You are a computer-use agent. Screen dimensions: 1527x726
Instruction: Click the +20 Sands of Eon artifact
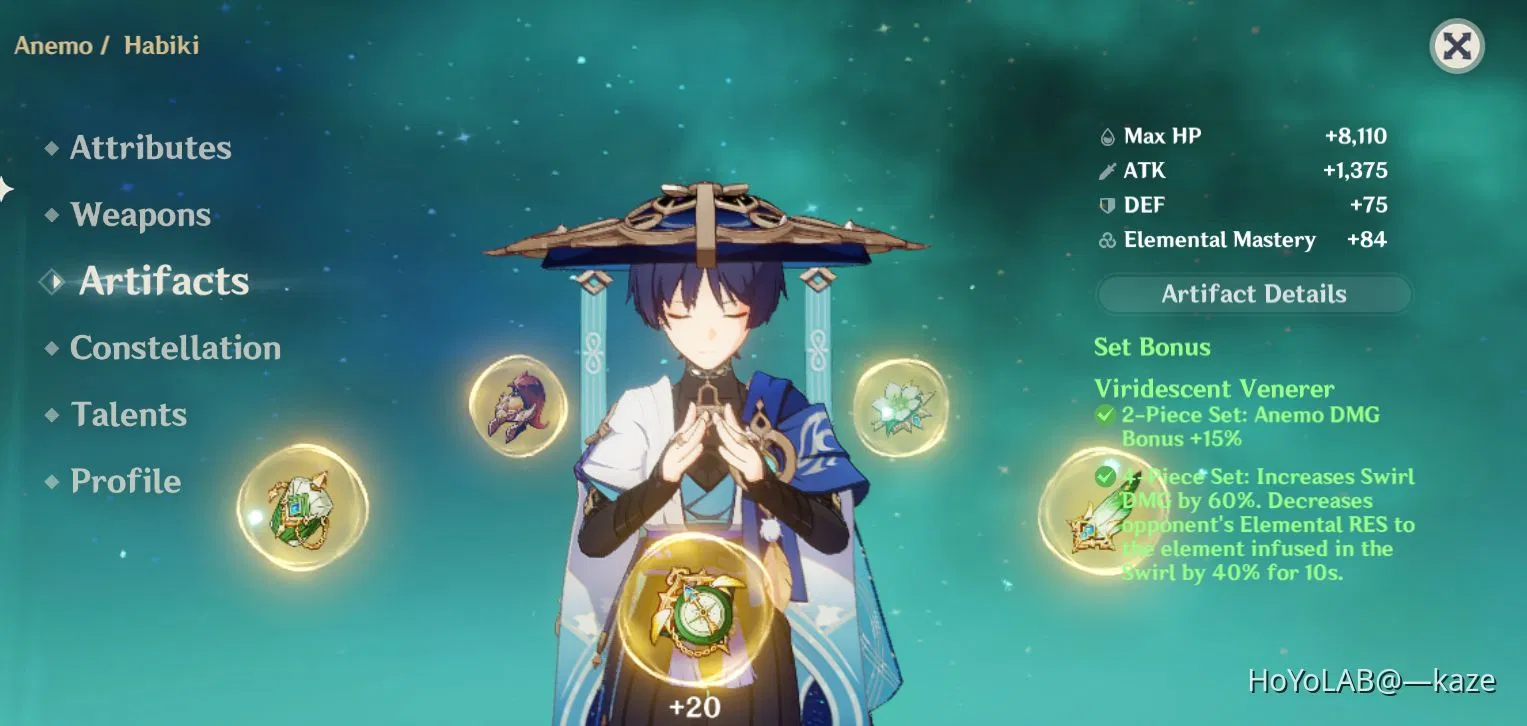click(x=698, y=612)
